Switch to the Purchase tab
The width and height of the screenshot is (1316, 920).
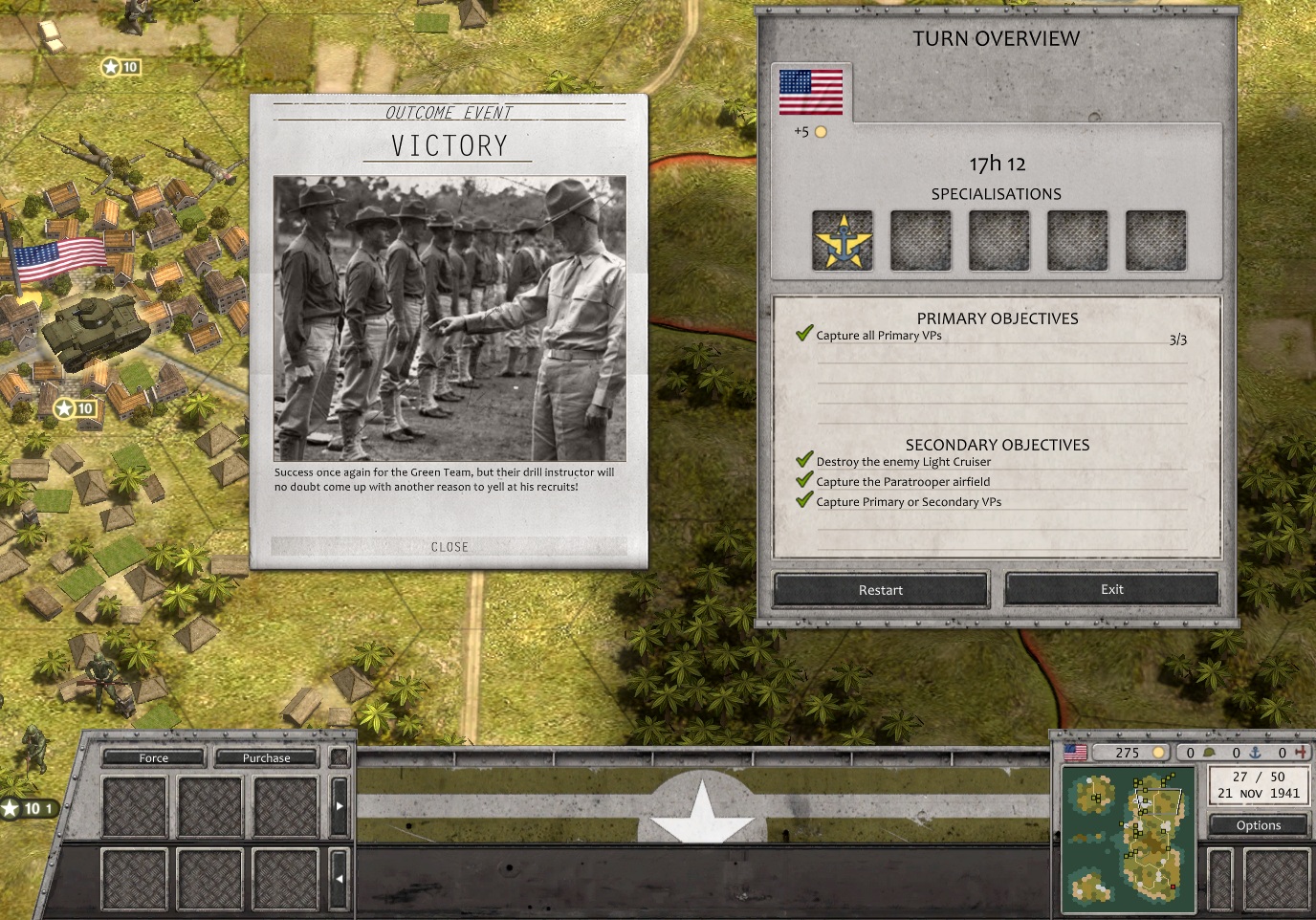point(266,757)
